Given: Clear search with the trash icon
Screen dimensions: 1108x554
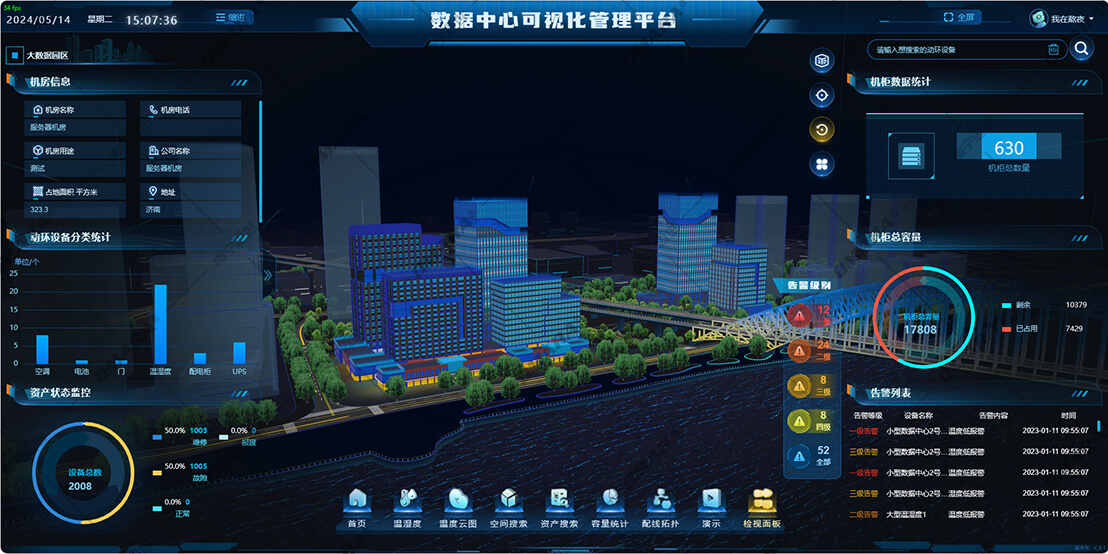Looking at the screenshot, I should point(1053,49).
